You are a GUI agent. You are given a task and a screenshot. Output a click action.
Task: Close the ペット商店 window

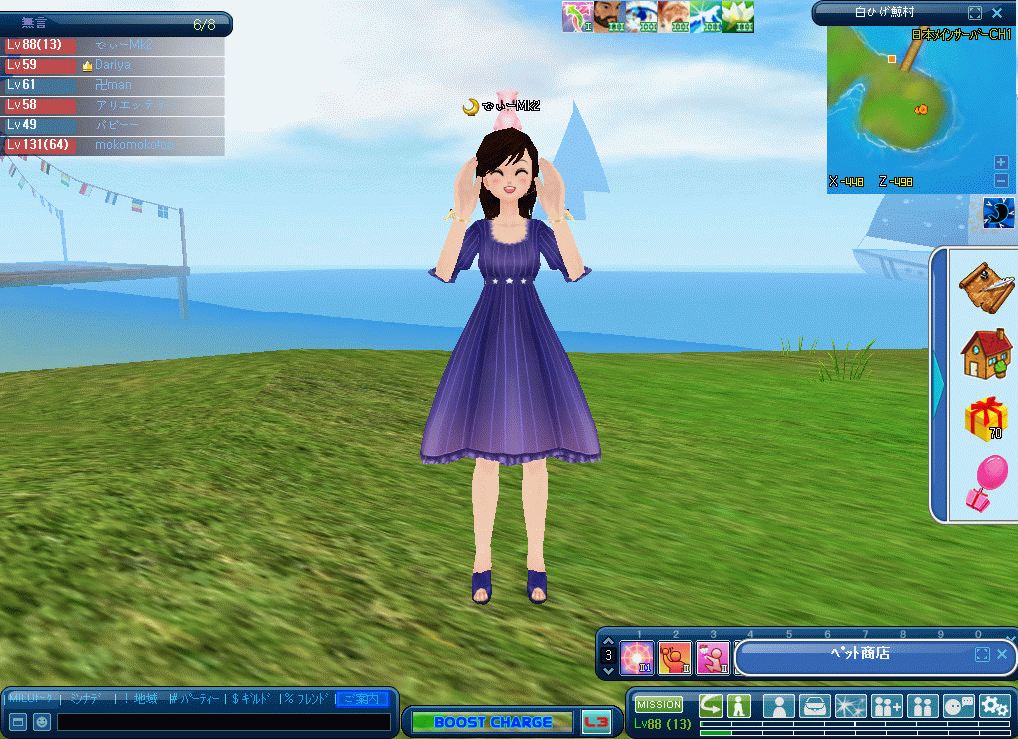tap(1002, 654)
